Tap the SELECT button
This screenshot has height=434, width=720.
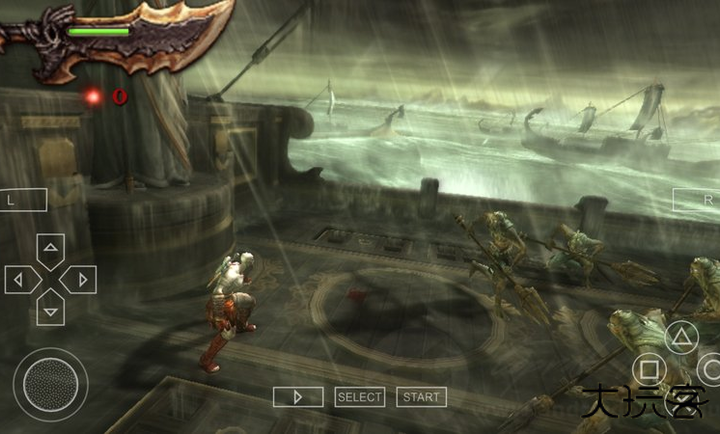coord(360,397)
